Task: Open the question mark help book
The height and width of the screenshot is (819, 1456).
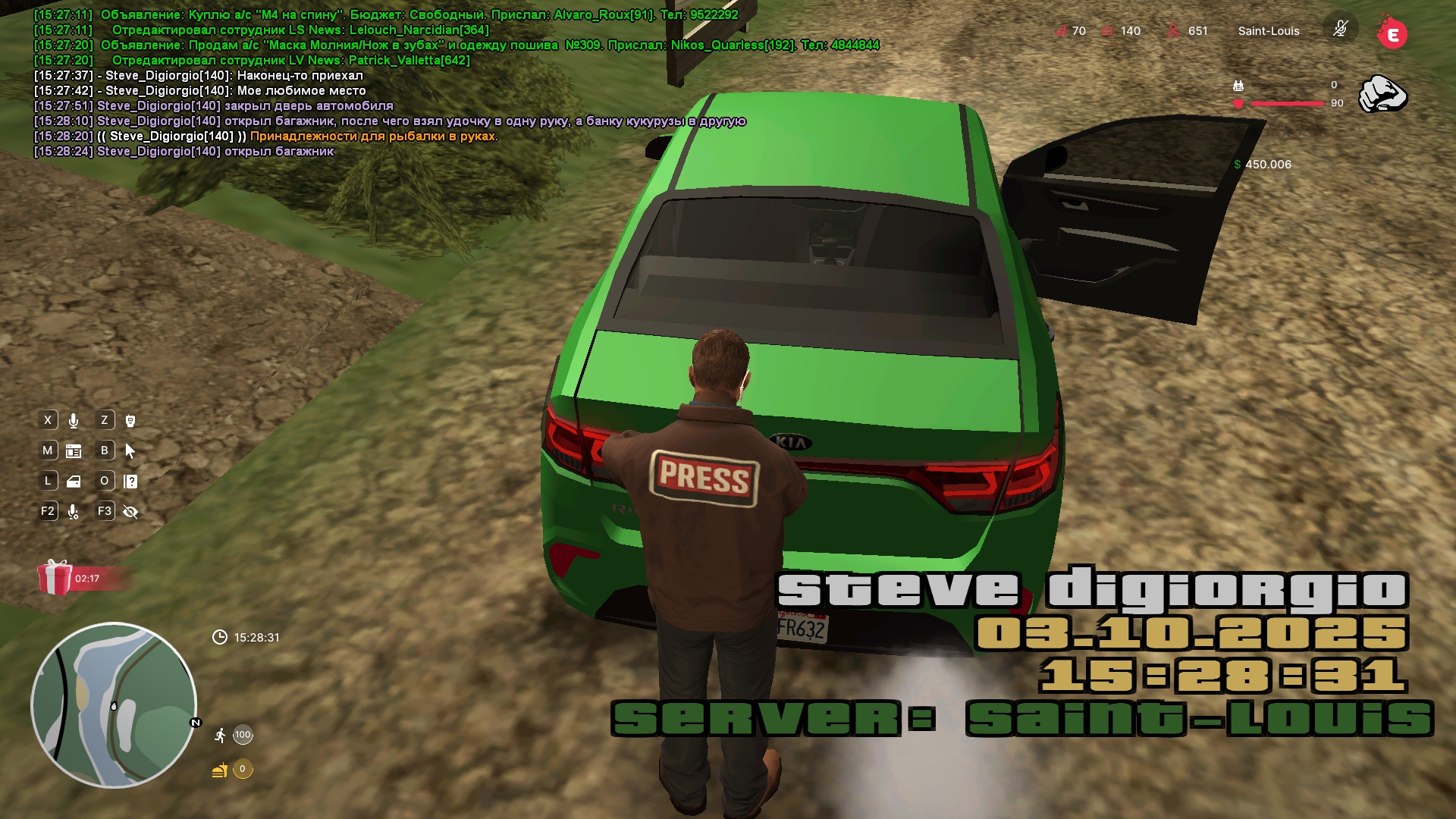Action: point(130,482)
